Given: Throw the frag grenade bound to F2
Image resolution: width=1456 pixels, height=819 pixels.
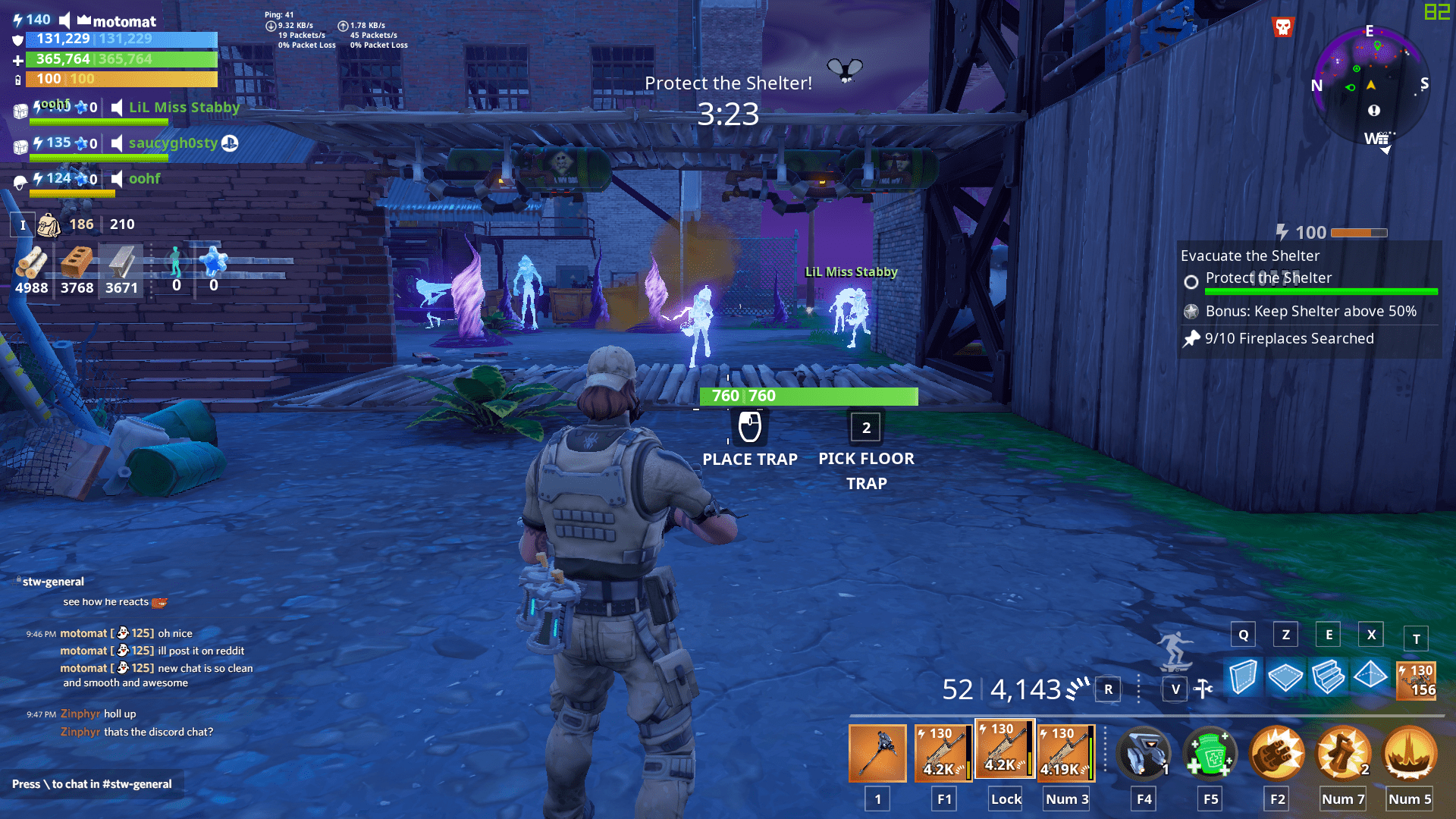Looking at the screenshot, I should [x=1277, y=753].
